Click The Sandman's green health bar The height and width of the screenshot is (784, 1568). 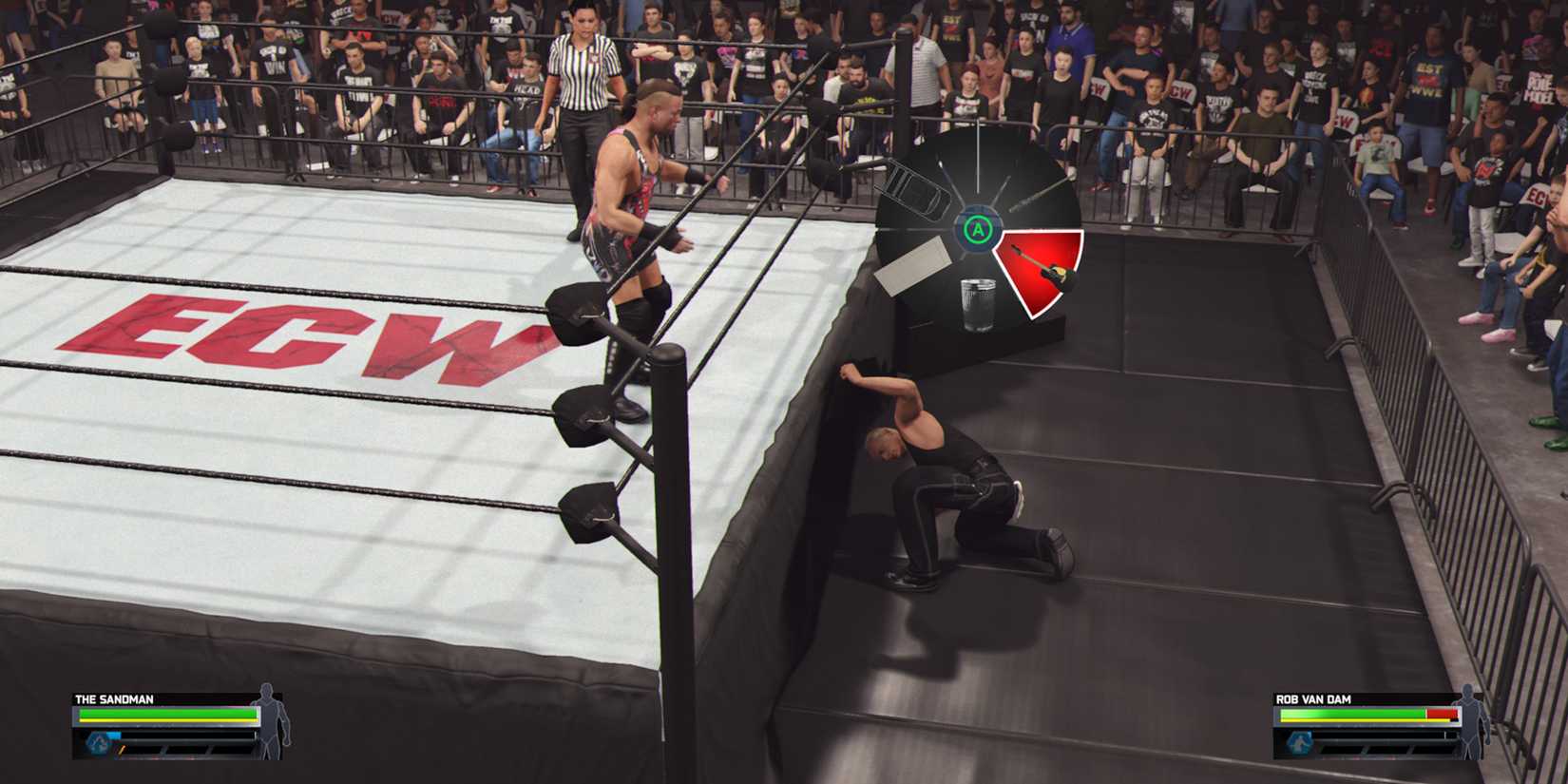pos(167,714)
